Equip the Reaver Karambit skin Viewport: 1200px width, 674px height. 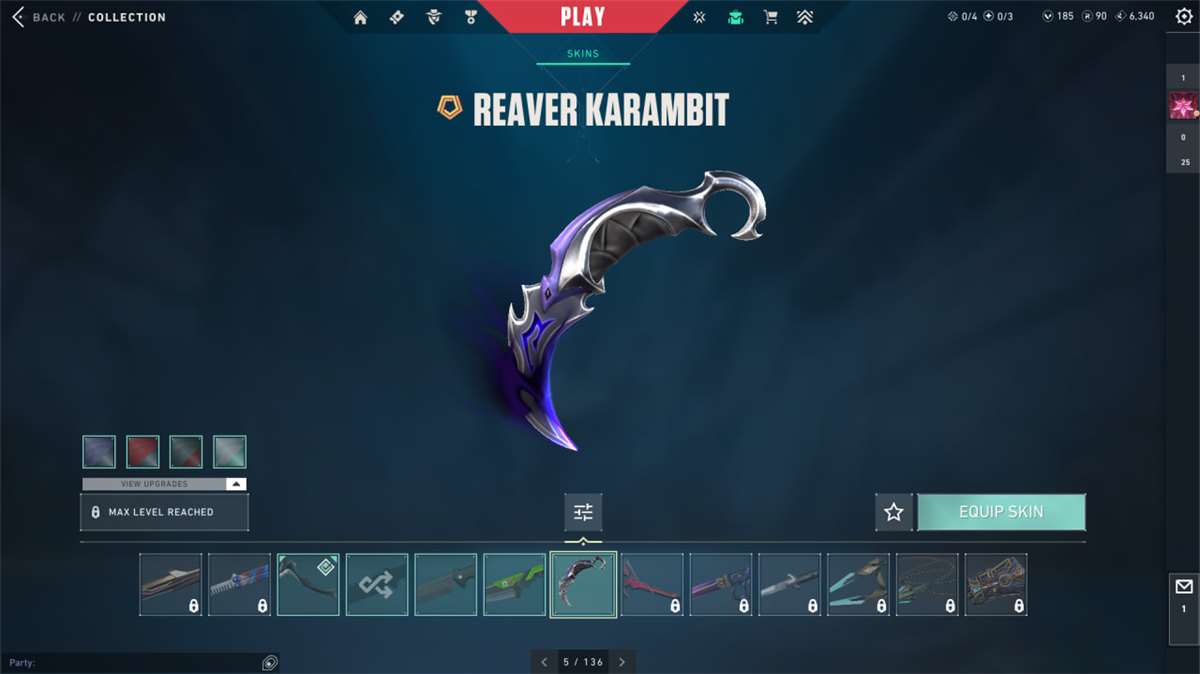pos(1001,512)
